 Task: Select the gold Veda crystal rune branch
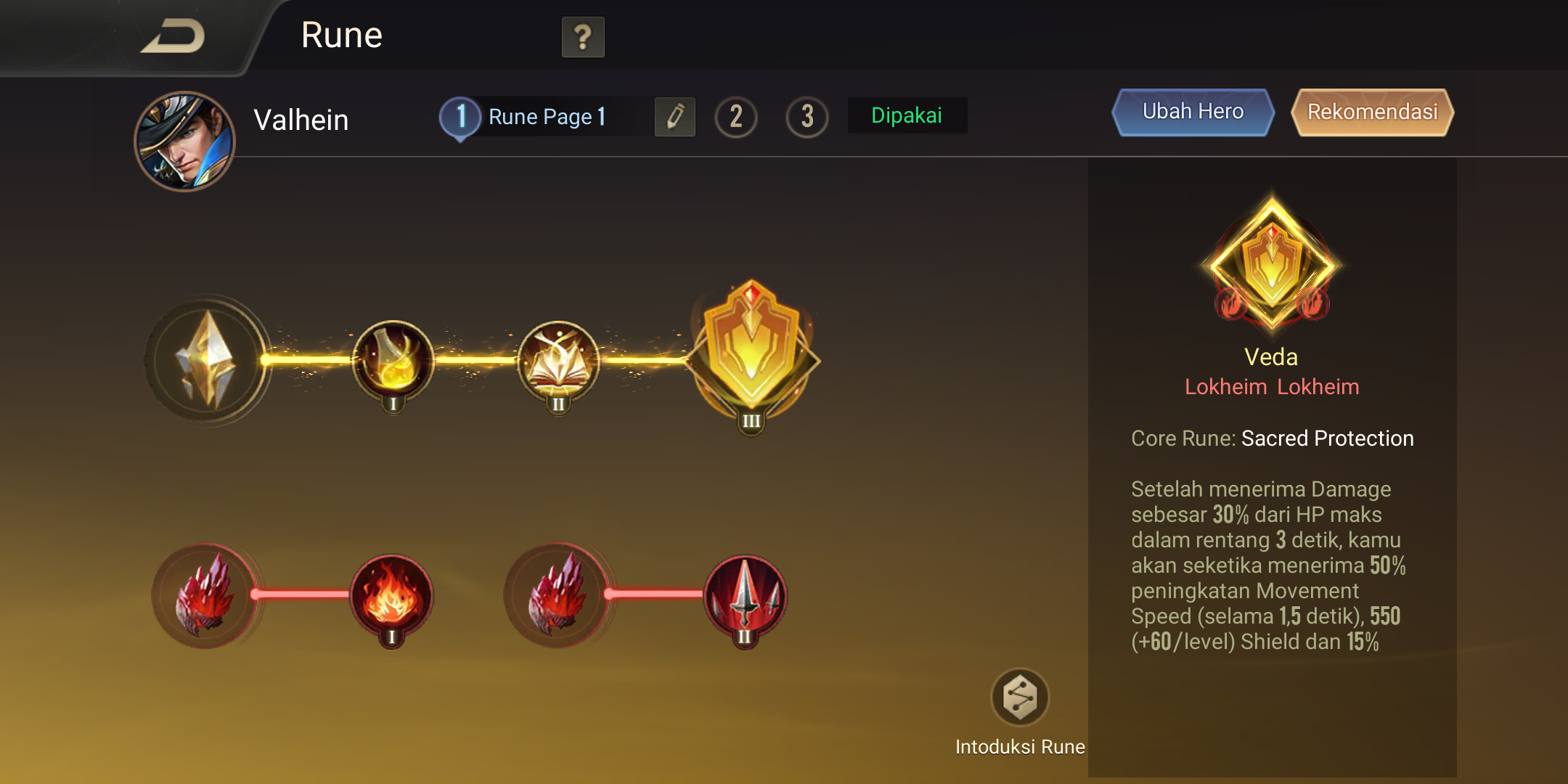click(207, 359)
